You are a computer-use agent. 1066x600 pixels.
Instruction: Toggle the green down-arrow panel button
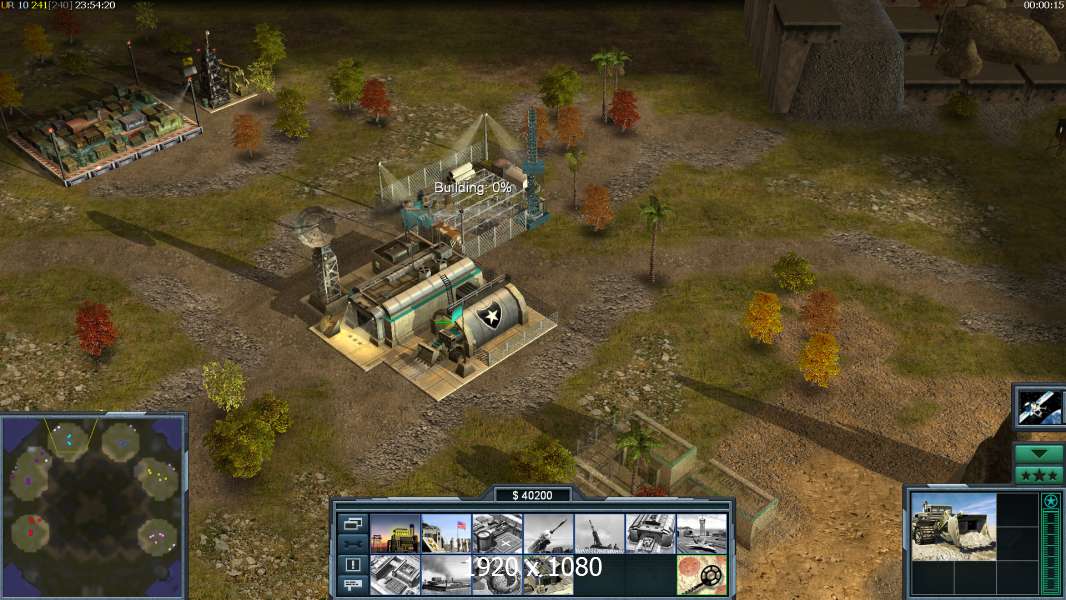tap(1039, 454)
